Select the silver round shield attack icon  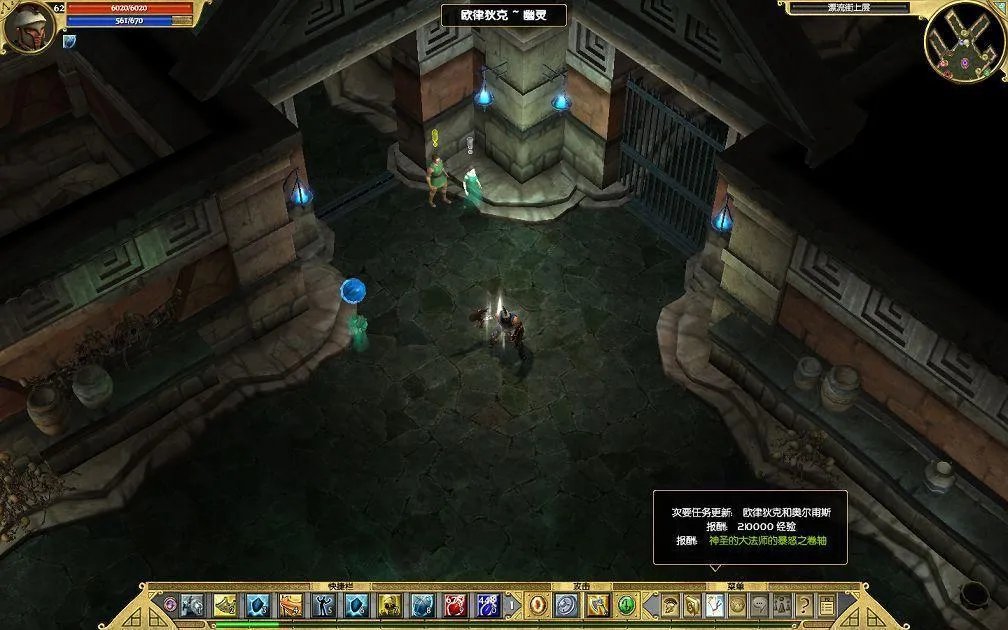tap(567, 605)
